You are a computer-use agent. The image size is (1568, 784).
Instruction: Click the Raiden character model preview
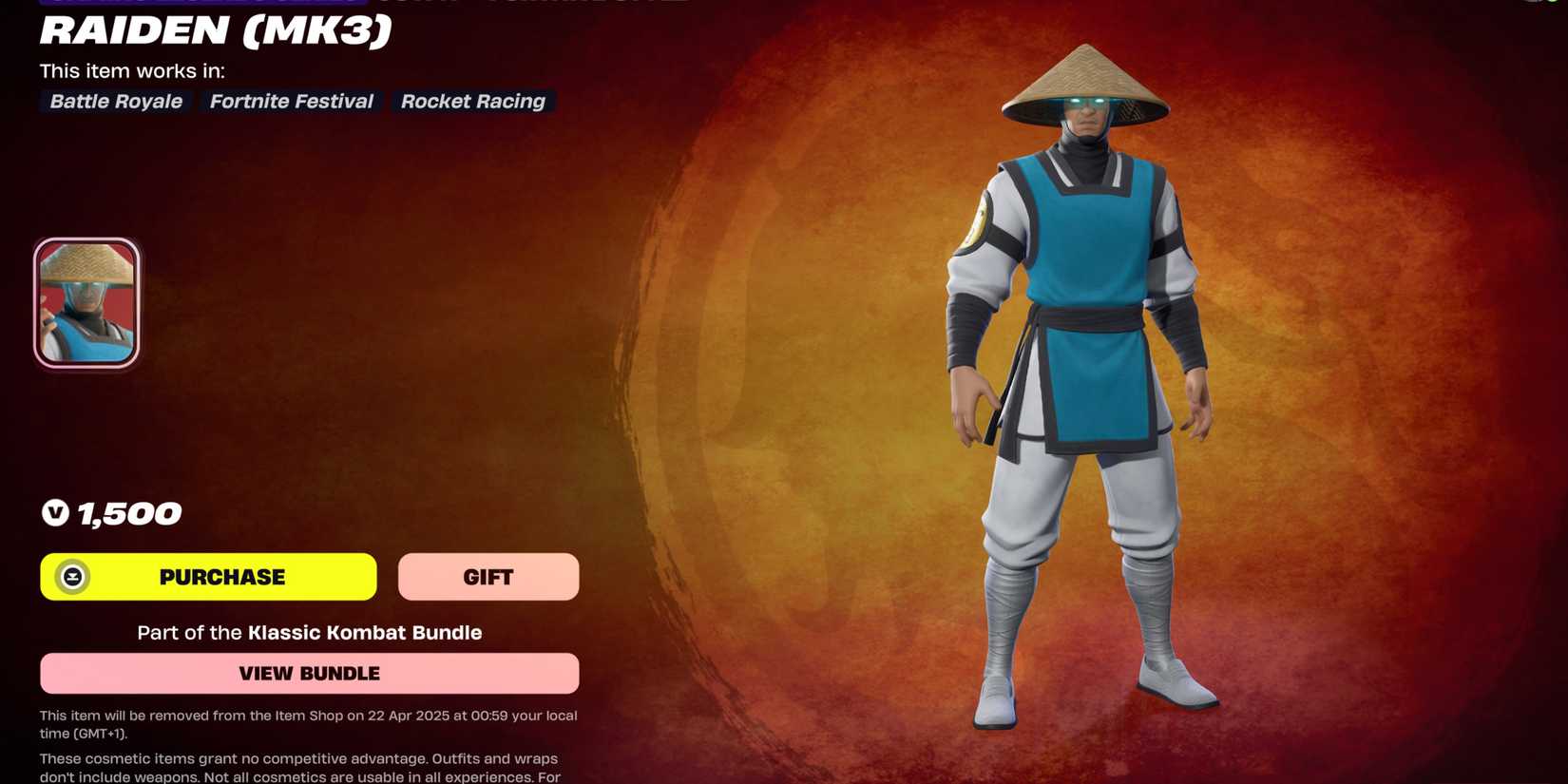(x=1079, y=380)
